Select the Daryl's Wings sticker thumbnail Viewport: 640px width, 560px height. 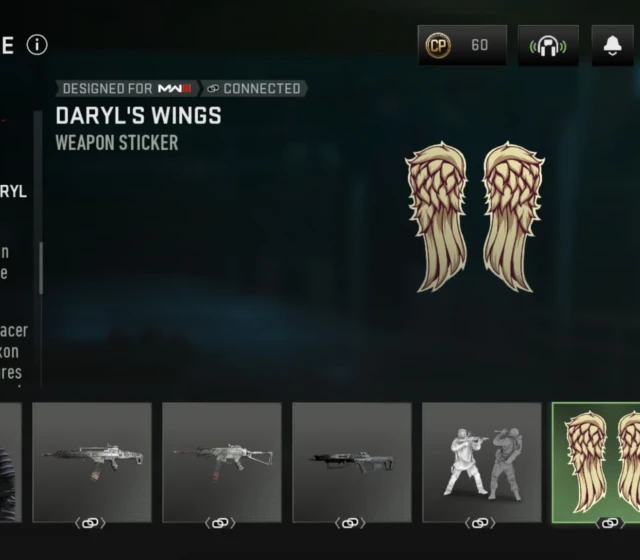click(597, 462)
